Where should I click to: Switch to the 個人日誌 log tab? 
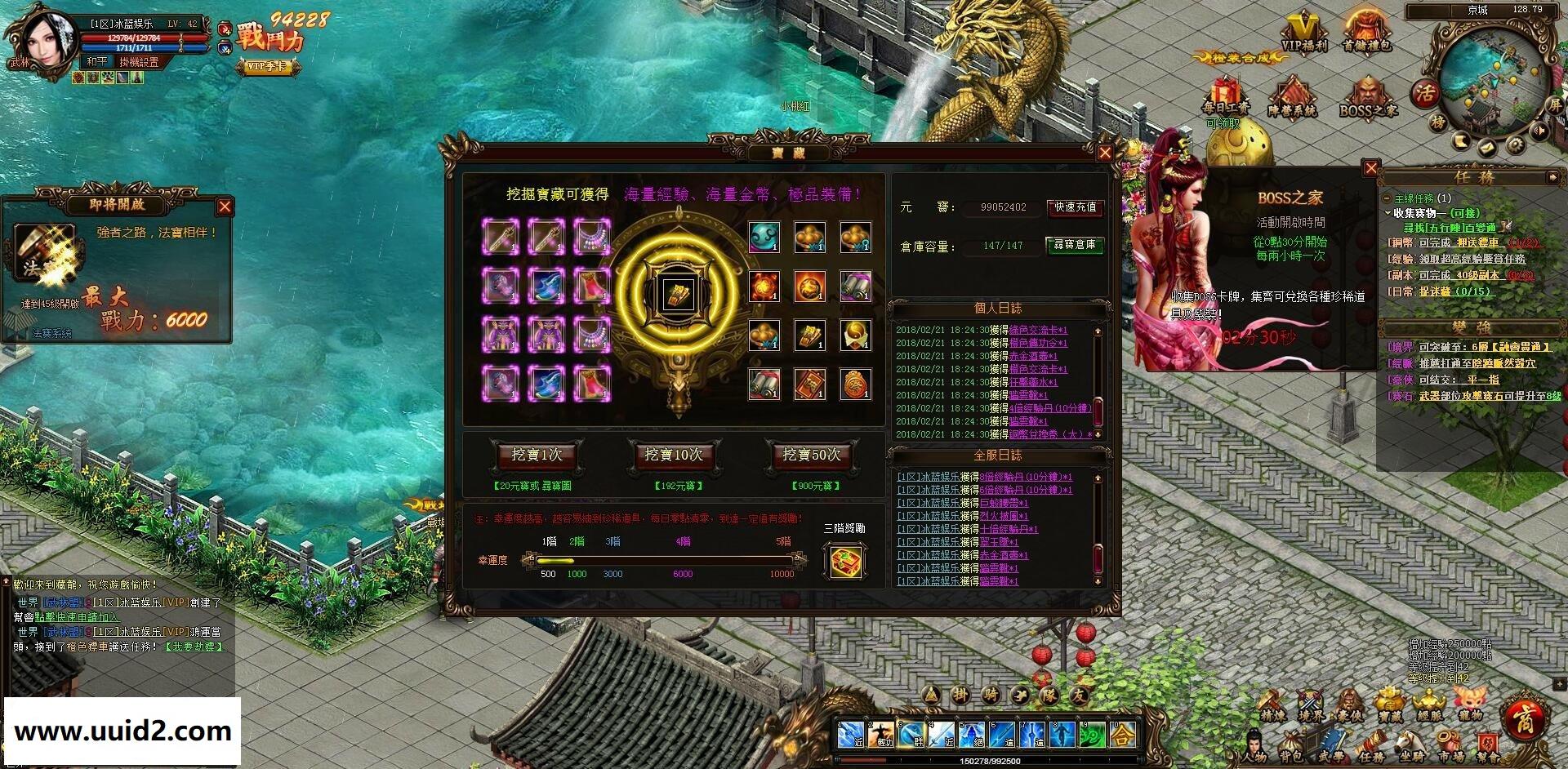pyautogui.click(x=998, y=309)
